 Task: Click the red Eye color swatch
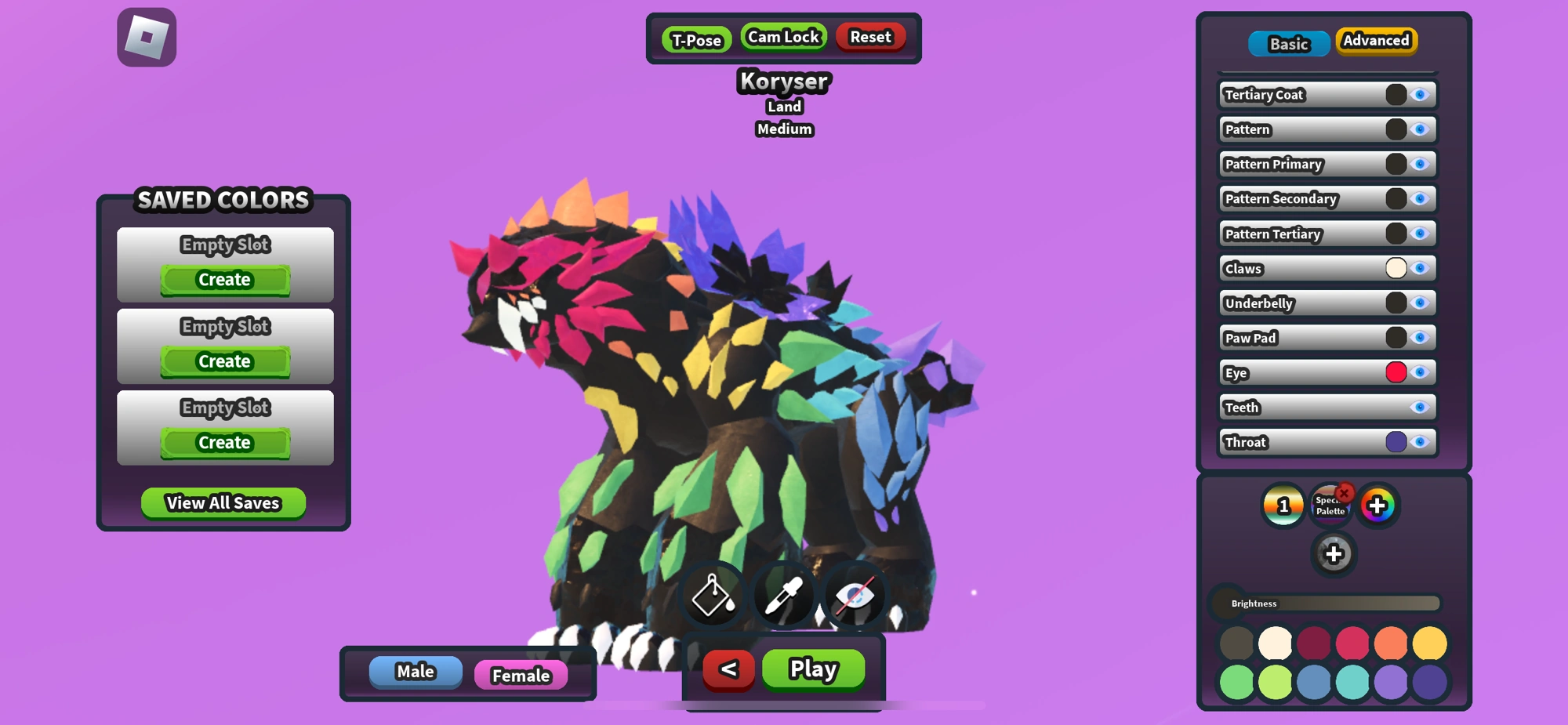tap(1398, 372)
